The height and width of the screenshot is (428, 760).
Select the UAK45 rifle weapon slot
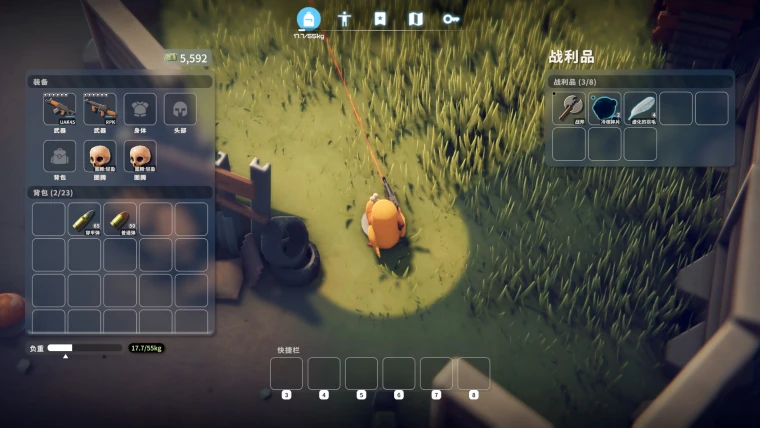point(60,109)
